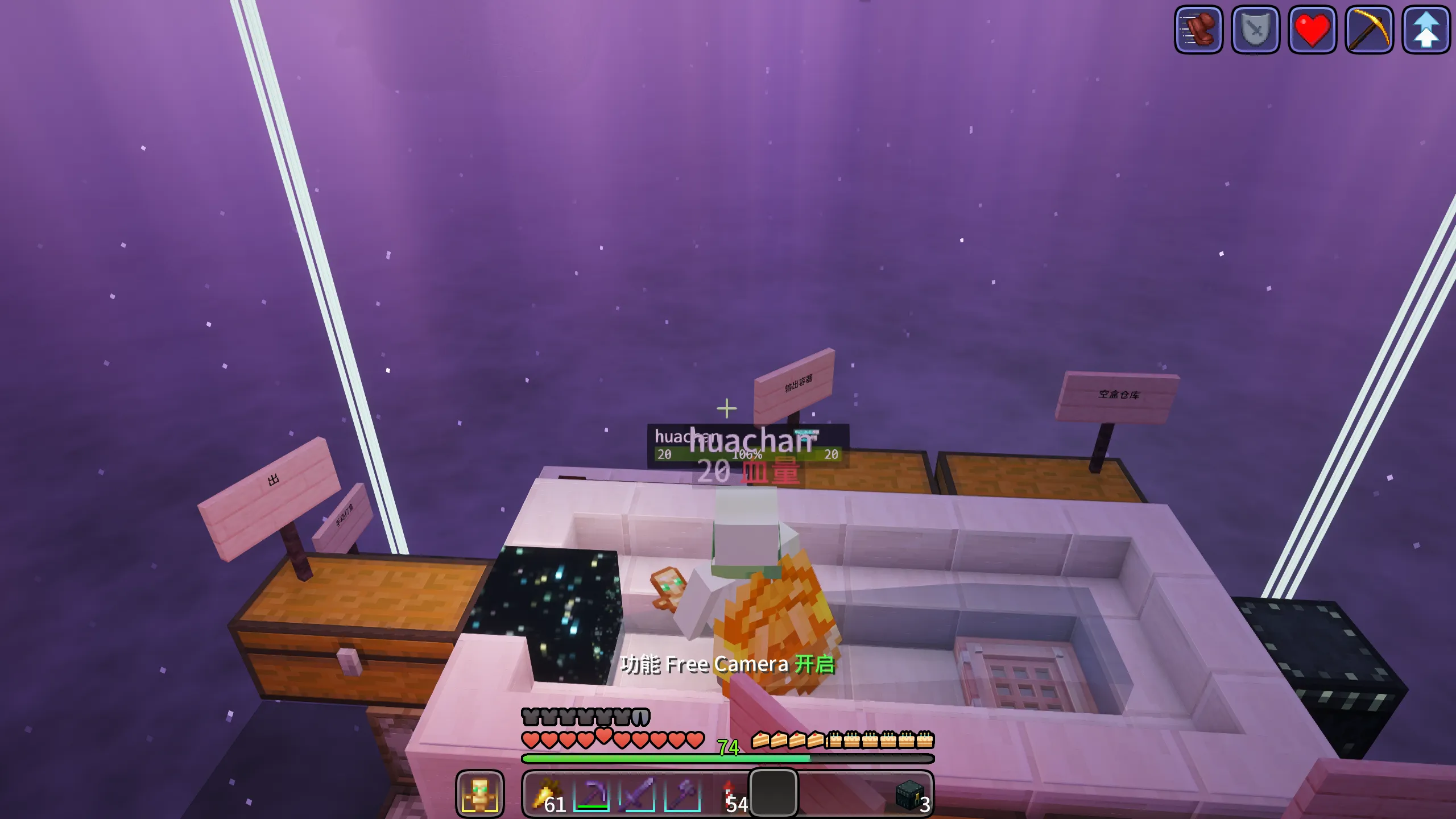Viewport: 1456px width, 819px height.
Task: Click the shield and sword resistance icon
Action: [1255, 30]
